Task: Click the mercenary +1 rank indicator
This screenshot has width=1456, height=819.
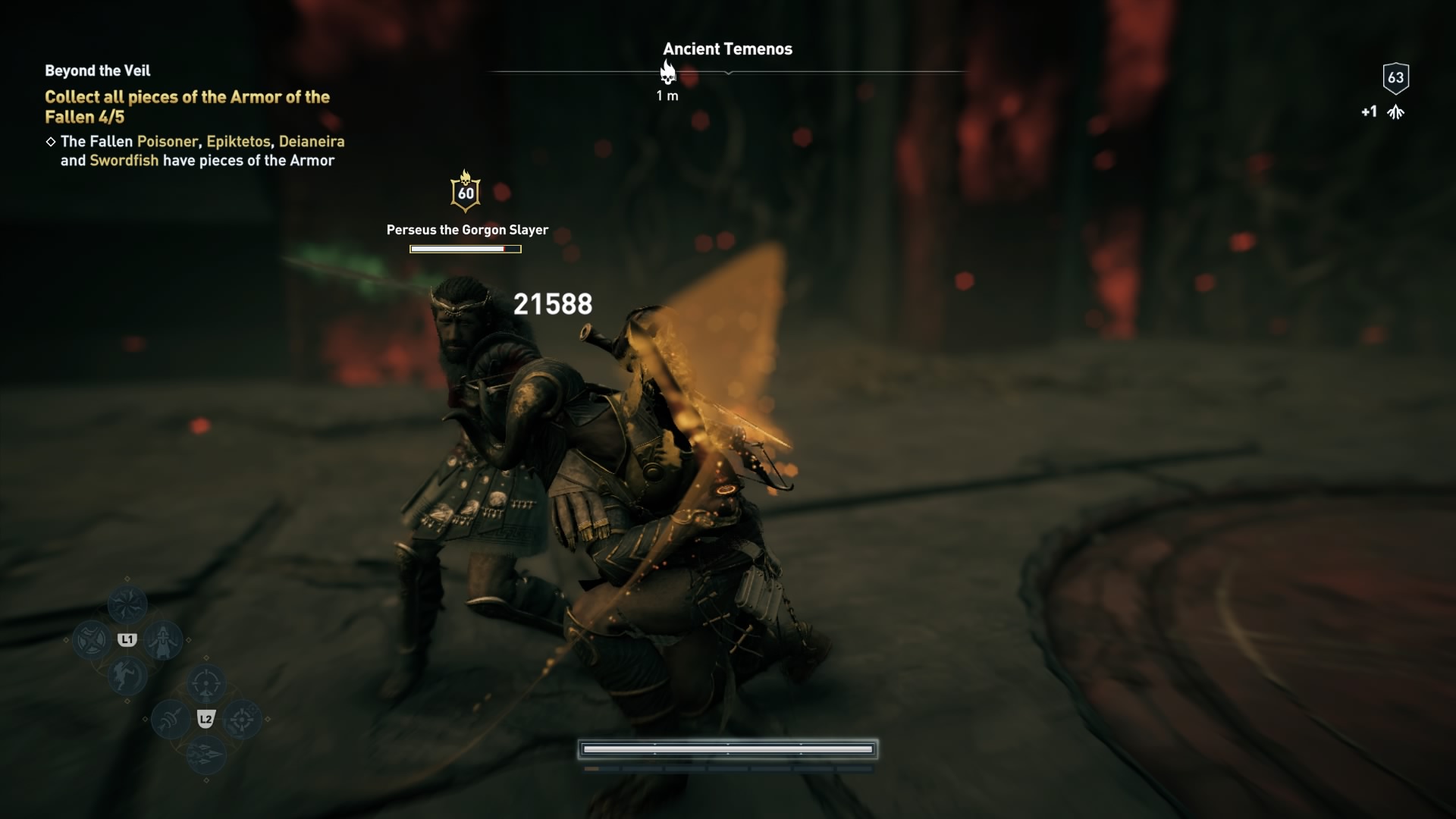Action: coord(1382,111)
